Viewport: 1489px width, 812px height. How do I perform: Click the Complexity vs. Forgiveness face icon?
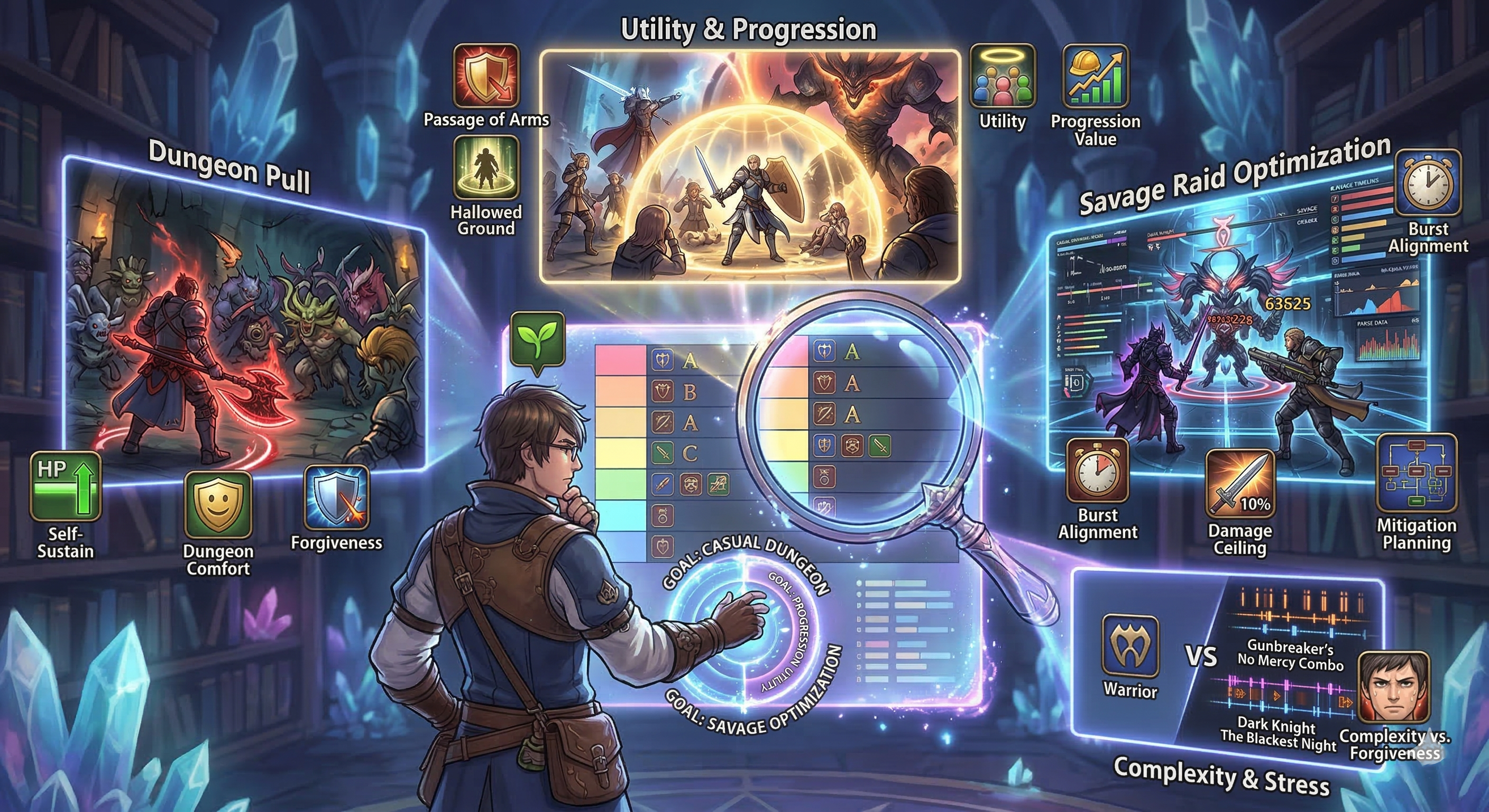1394,688
